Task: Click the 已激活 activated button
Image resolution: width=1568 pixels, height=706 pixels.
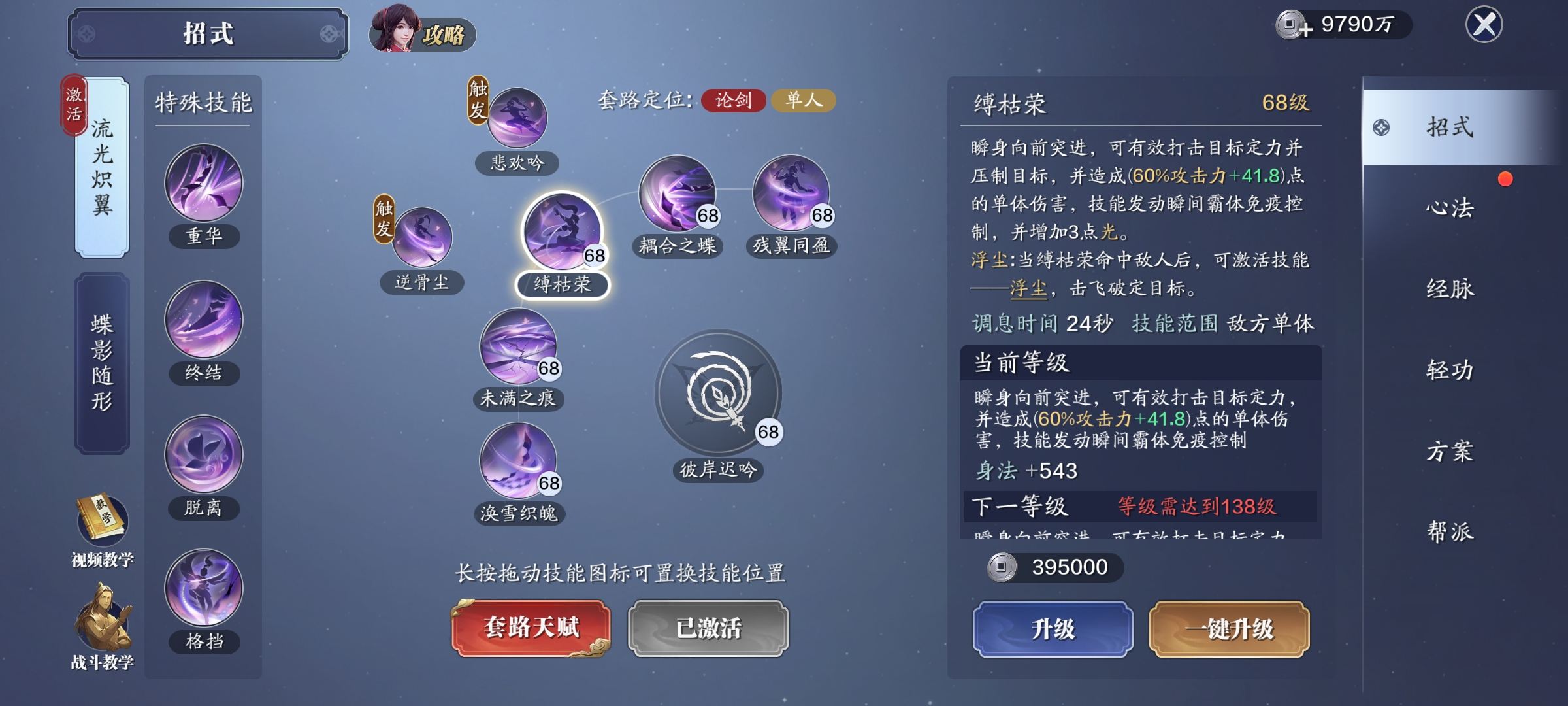Action: coord(708,628)
